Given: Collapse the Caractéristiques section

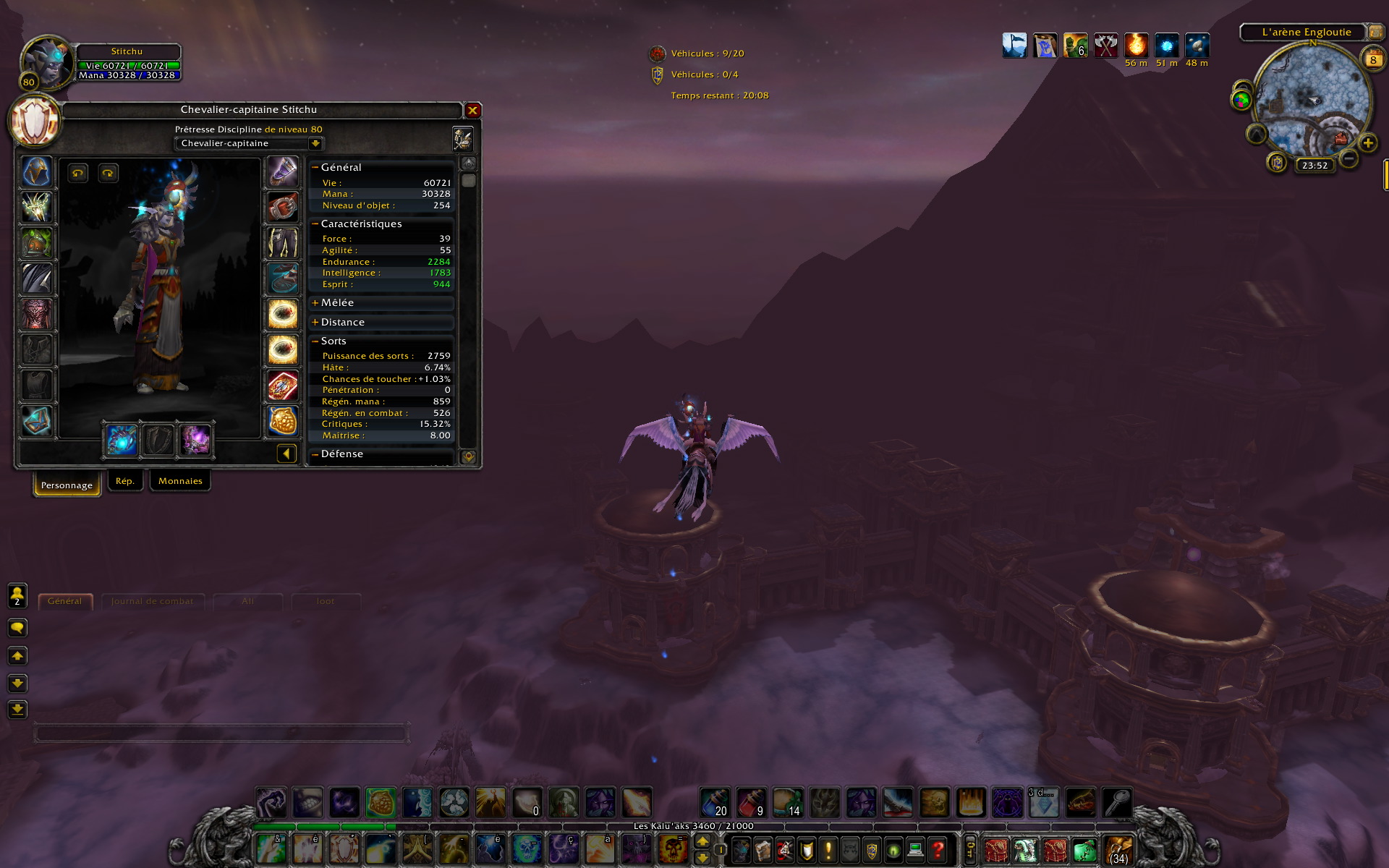Looking at the screenshot, I should click(x=315, y=224).
